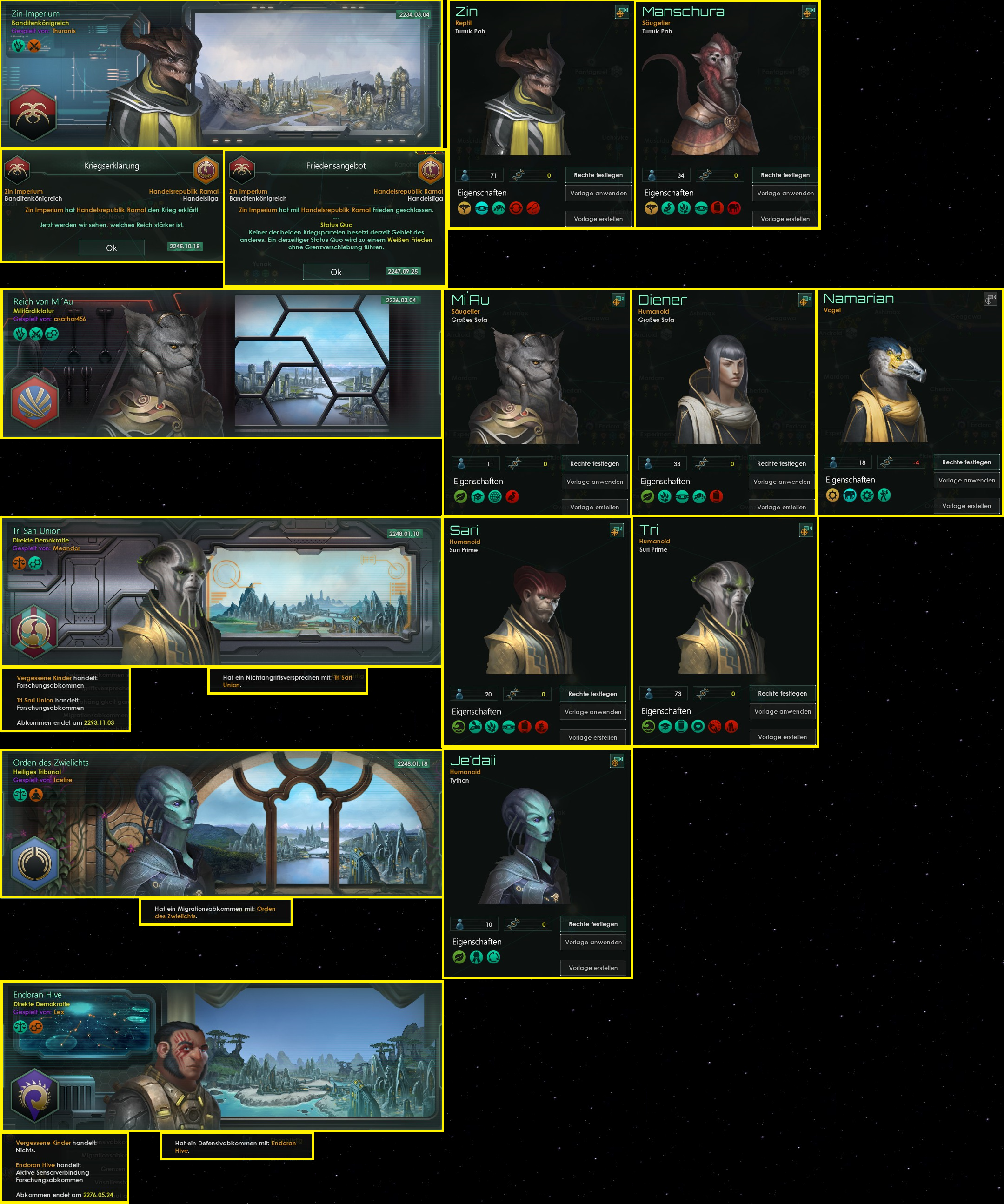Click Ok on the Friedensangebot dialog

(336, 272)
